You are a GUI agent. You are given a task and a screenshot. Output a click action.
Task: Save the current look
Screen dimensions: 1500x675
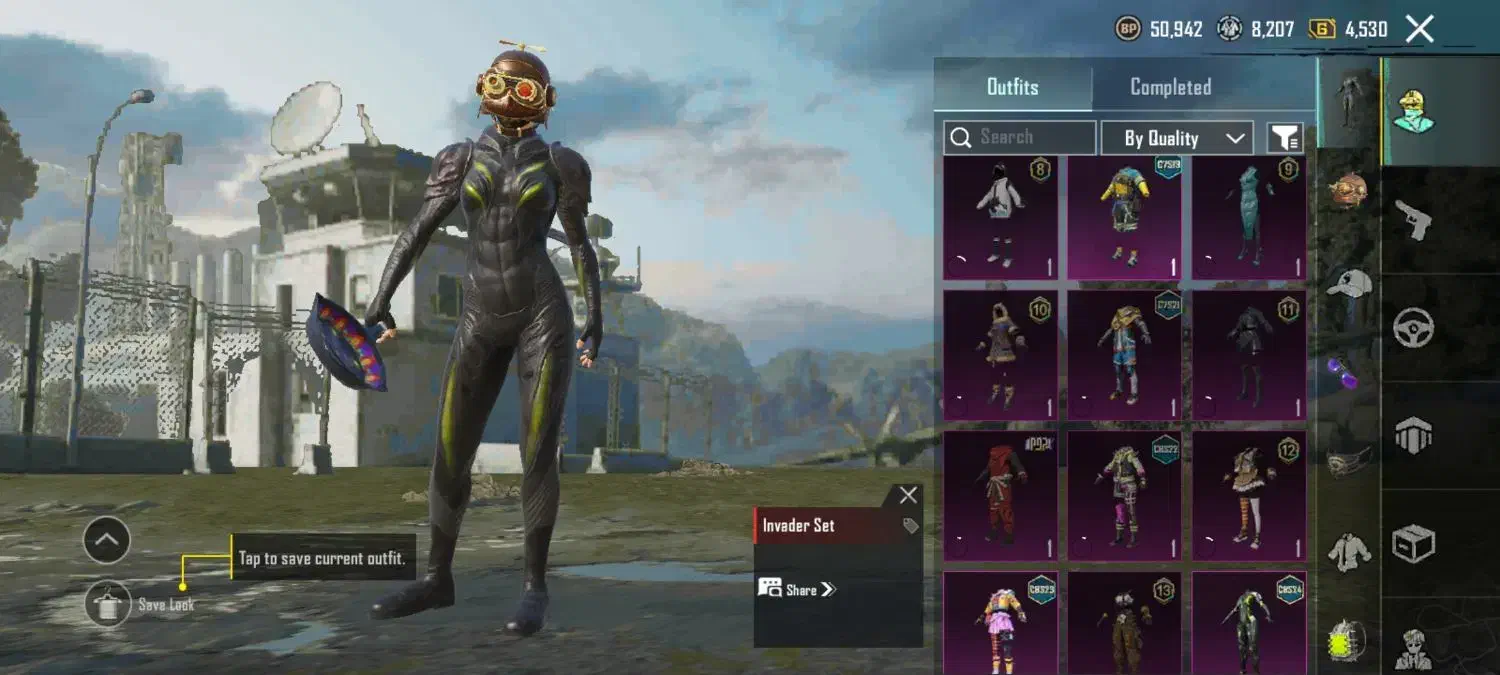[108, 604]
